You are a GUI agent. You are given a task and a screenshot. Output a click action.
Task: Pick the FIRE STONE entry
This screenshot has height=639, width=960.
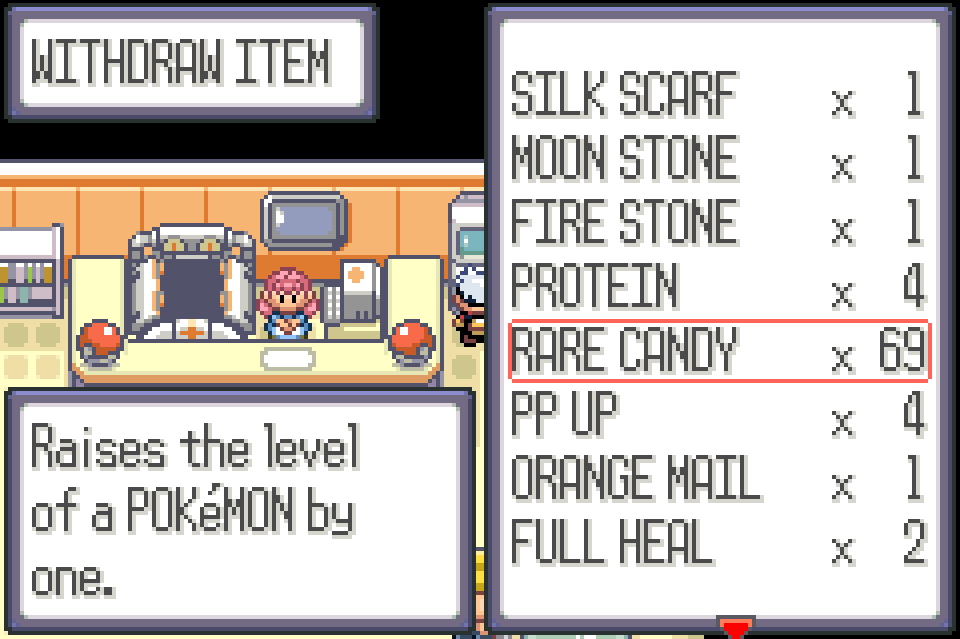pyautogui.click(x=718, y=224)
